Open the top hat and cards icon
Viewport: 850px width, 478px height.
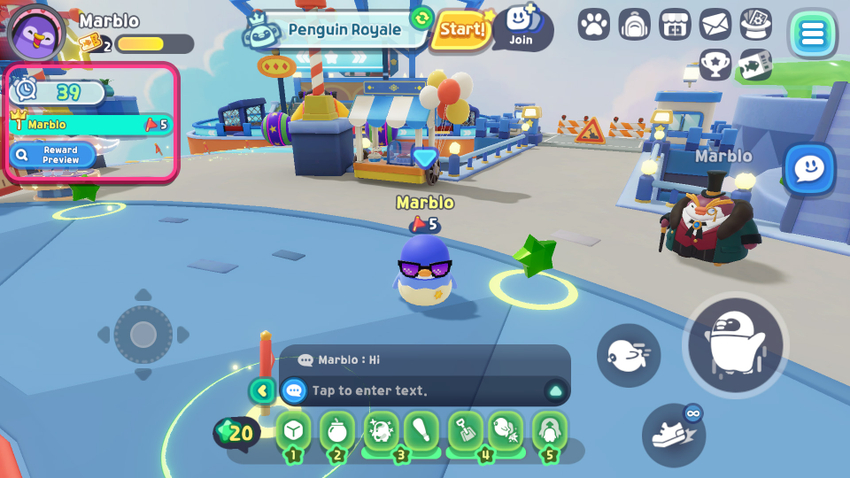[x=756, y=24]
